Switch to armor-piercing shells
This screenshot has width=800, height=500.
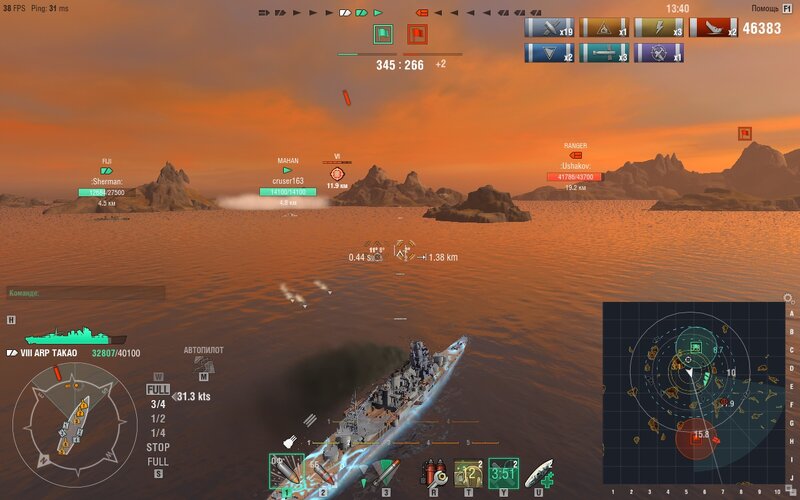(x=322, y=471)
